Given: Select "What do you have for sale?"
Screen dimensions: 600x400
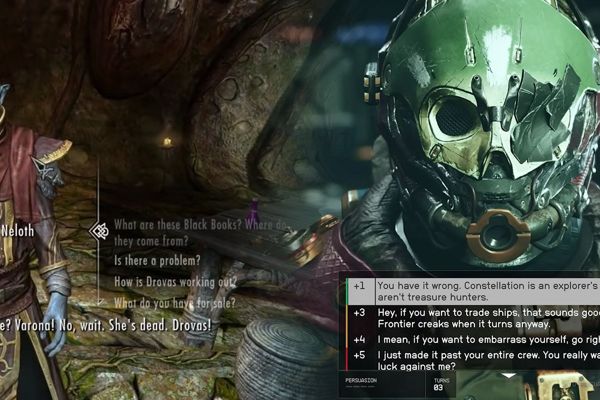Looking at the screenshot, I should pyautogui.click(x=175, y=303).
